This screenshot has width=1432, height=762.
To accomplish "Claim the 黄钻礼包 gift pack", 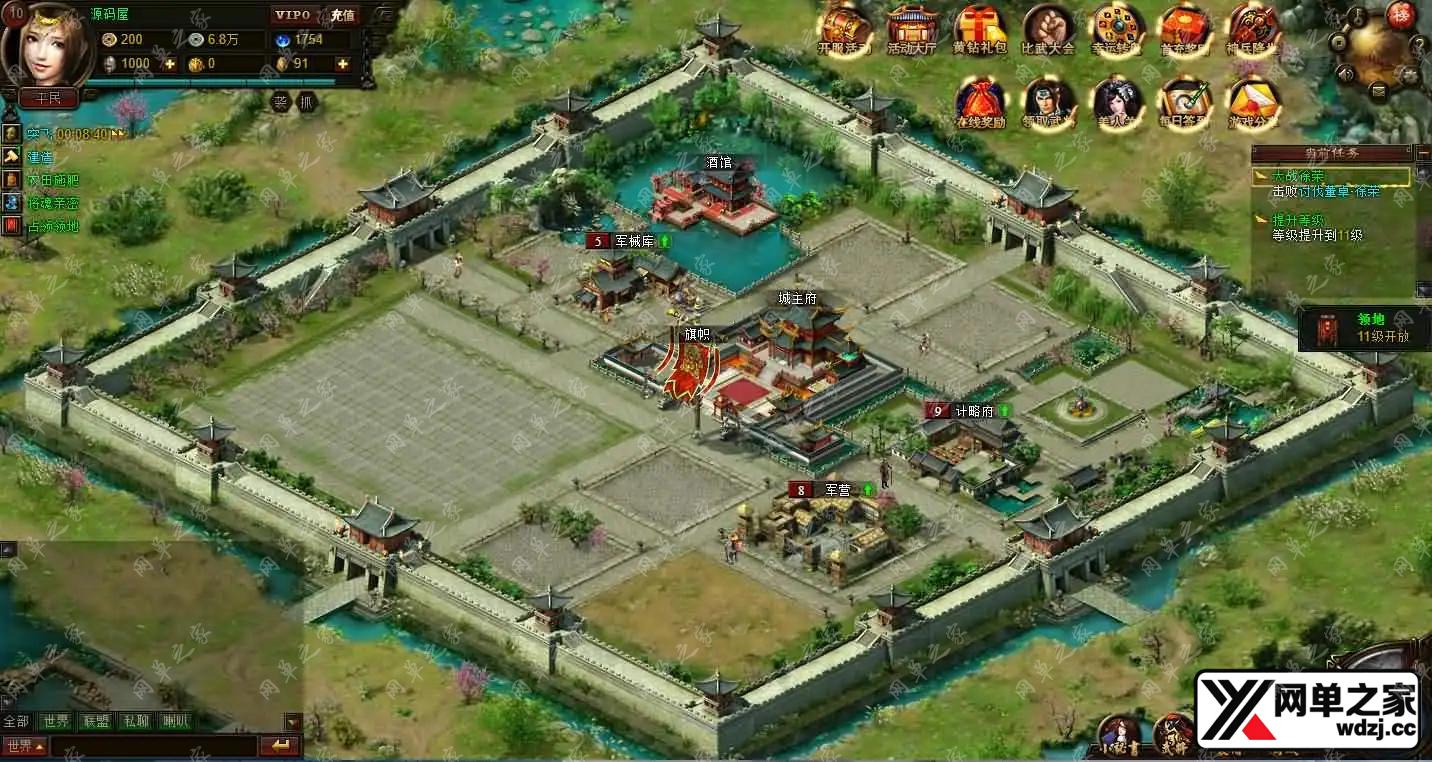I will point(980,28).
